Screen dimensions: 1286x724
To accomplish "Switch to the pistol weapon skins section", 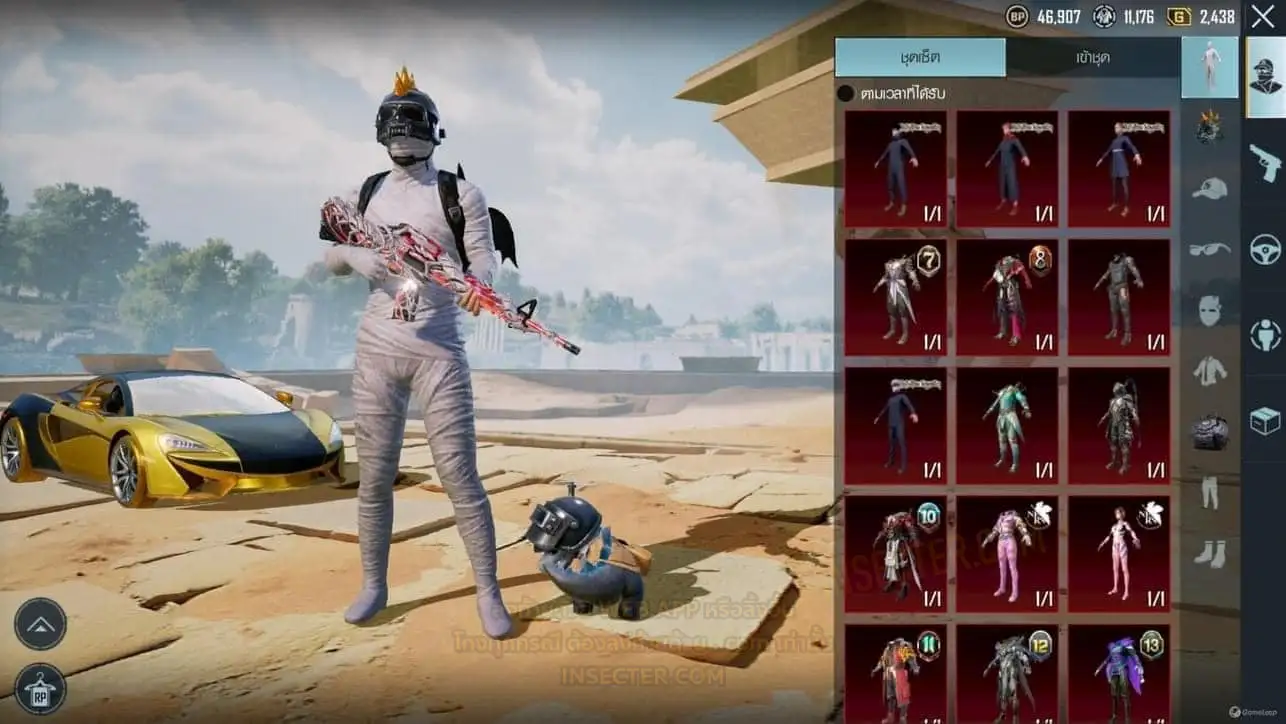I will [1265, 160].
